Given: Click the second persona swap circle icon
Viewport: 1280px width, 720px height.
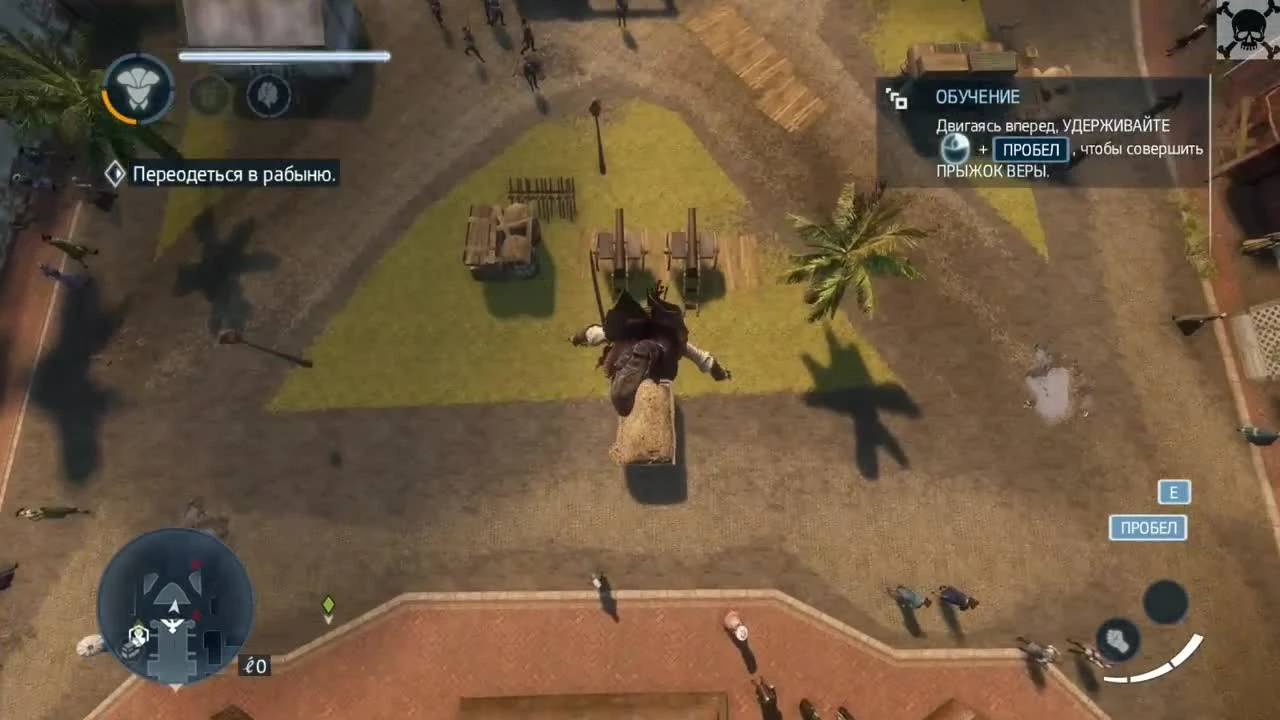Looking at the screenshot, I should pyautogui.click(x=210, y=95).
